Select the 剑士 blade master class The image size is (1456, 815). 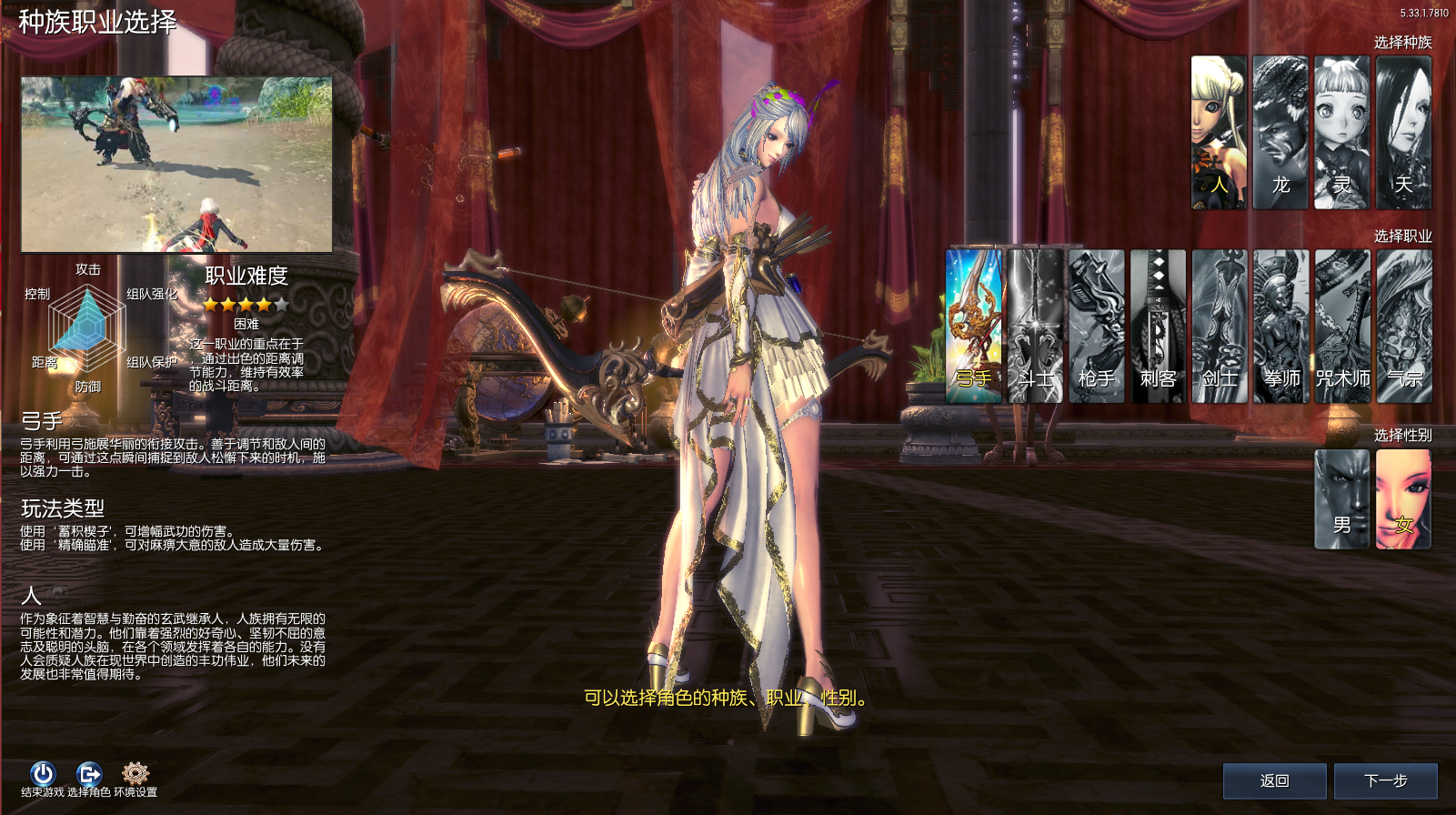point(1220,326)
